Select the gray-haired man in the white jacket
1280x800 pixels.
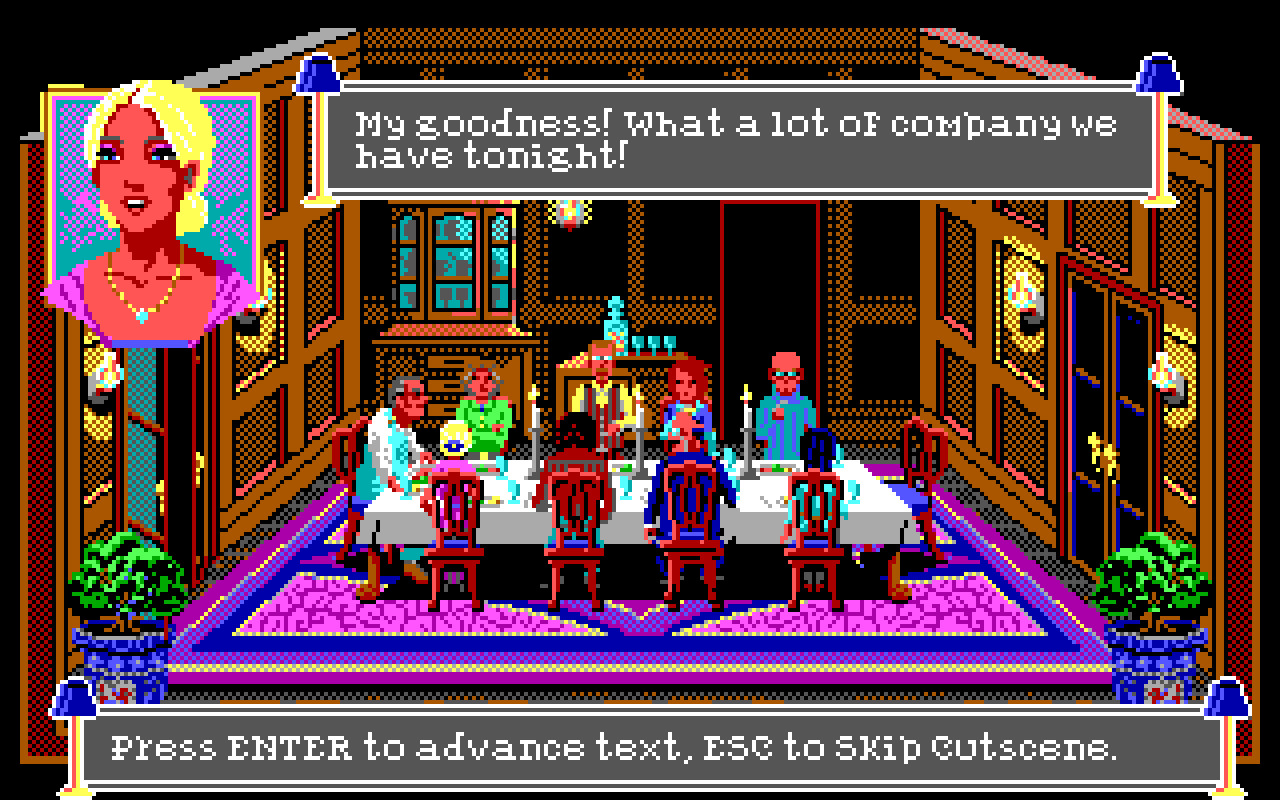[x=400, y=420]
